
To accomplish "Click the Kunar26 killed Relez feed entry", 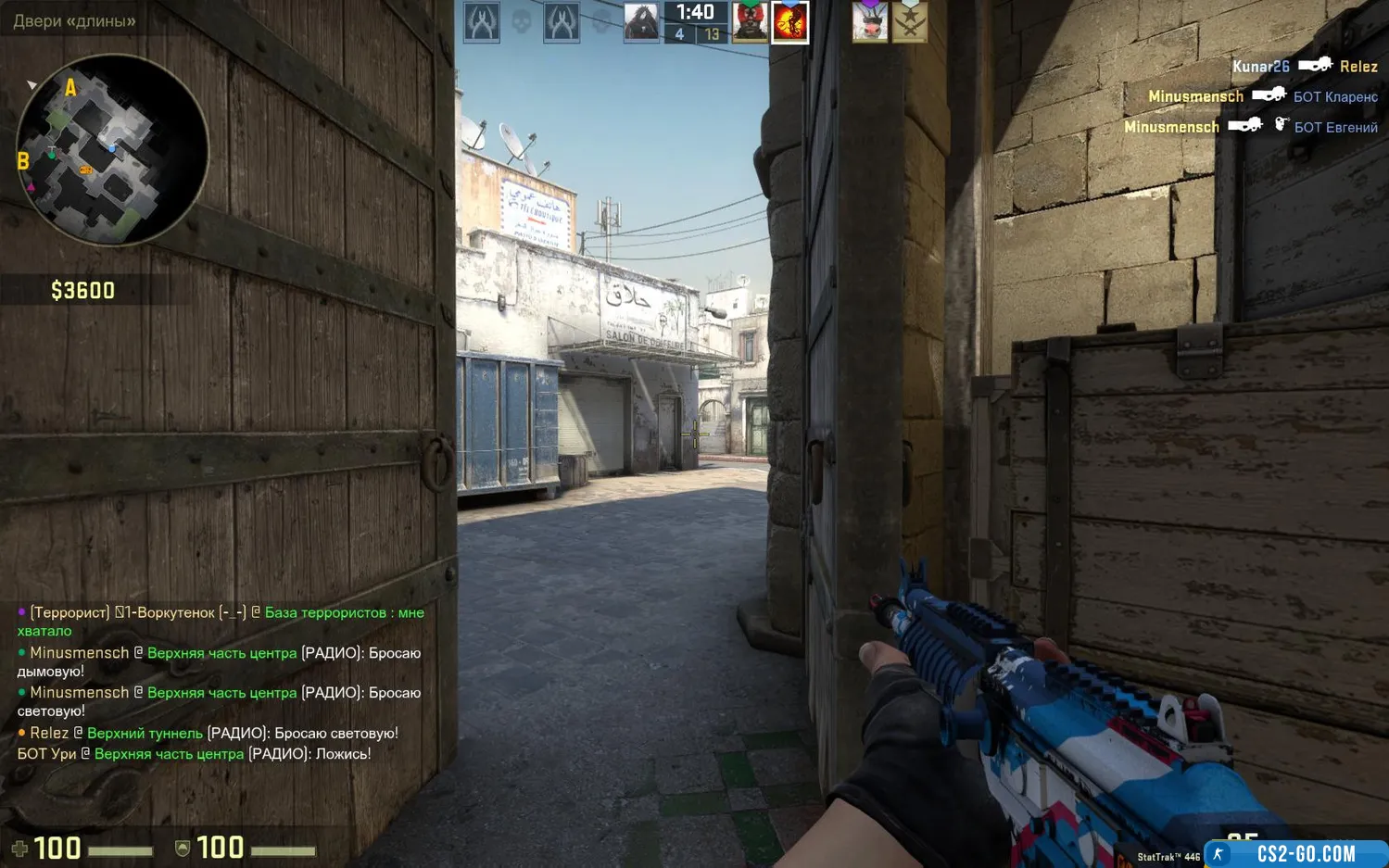I will coord(1304,66).
